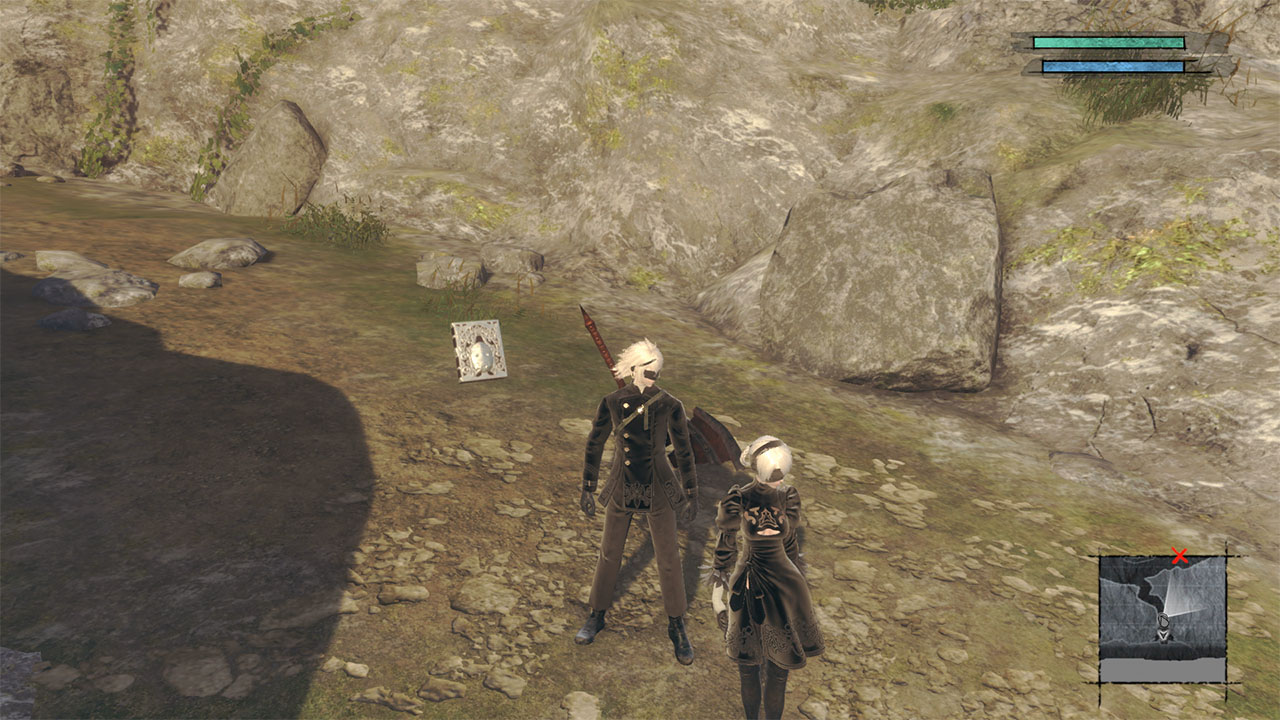Click the green portion of the health bar

[1108, 42]
